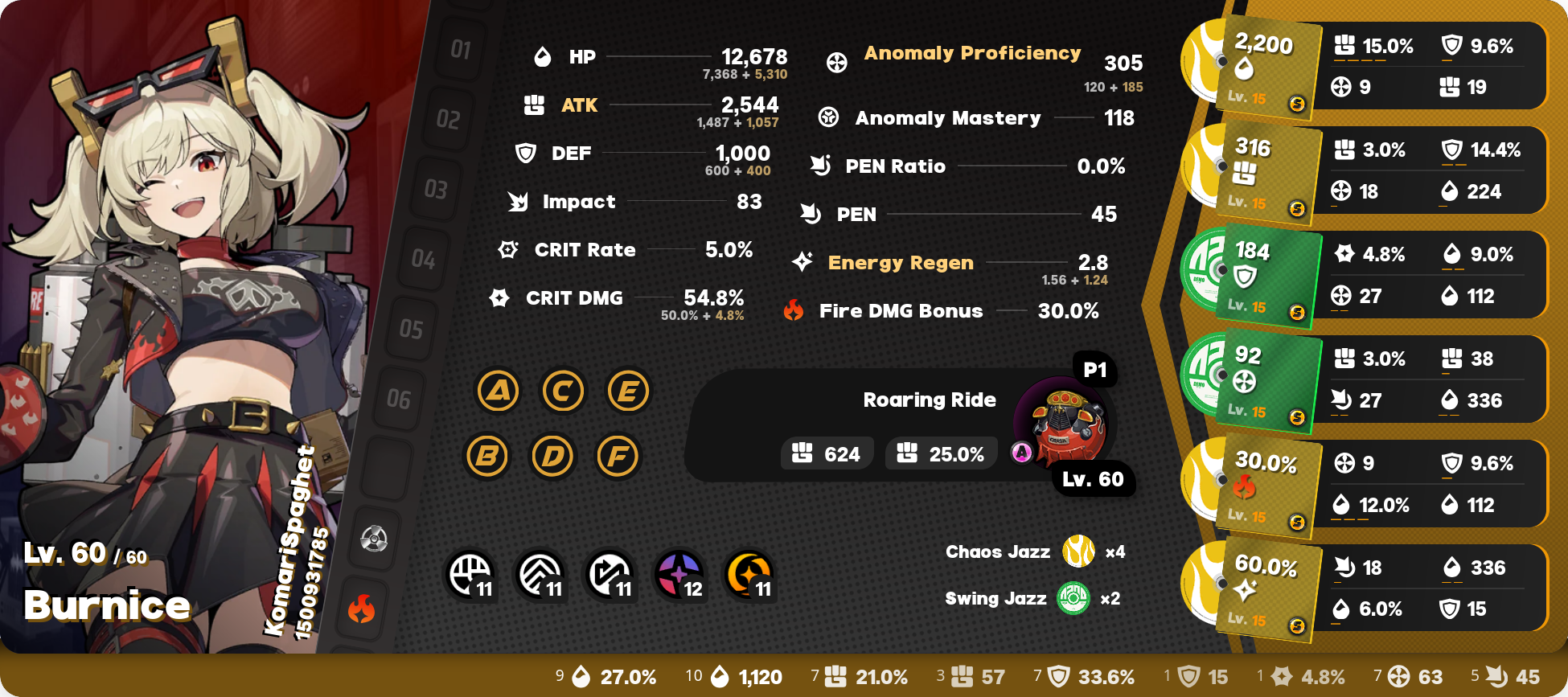Choose core skill node B
1568x697 pixels.
pyautogui.click(x=487, y=456)
